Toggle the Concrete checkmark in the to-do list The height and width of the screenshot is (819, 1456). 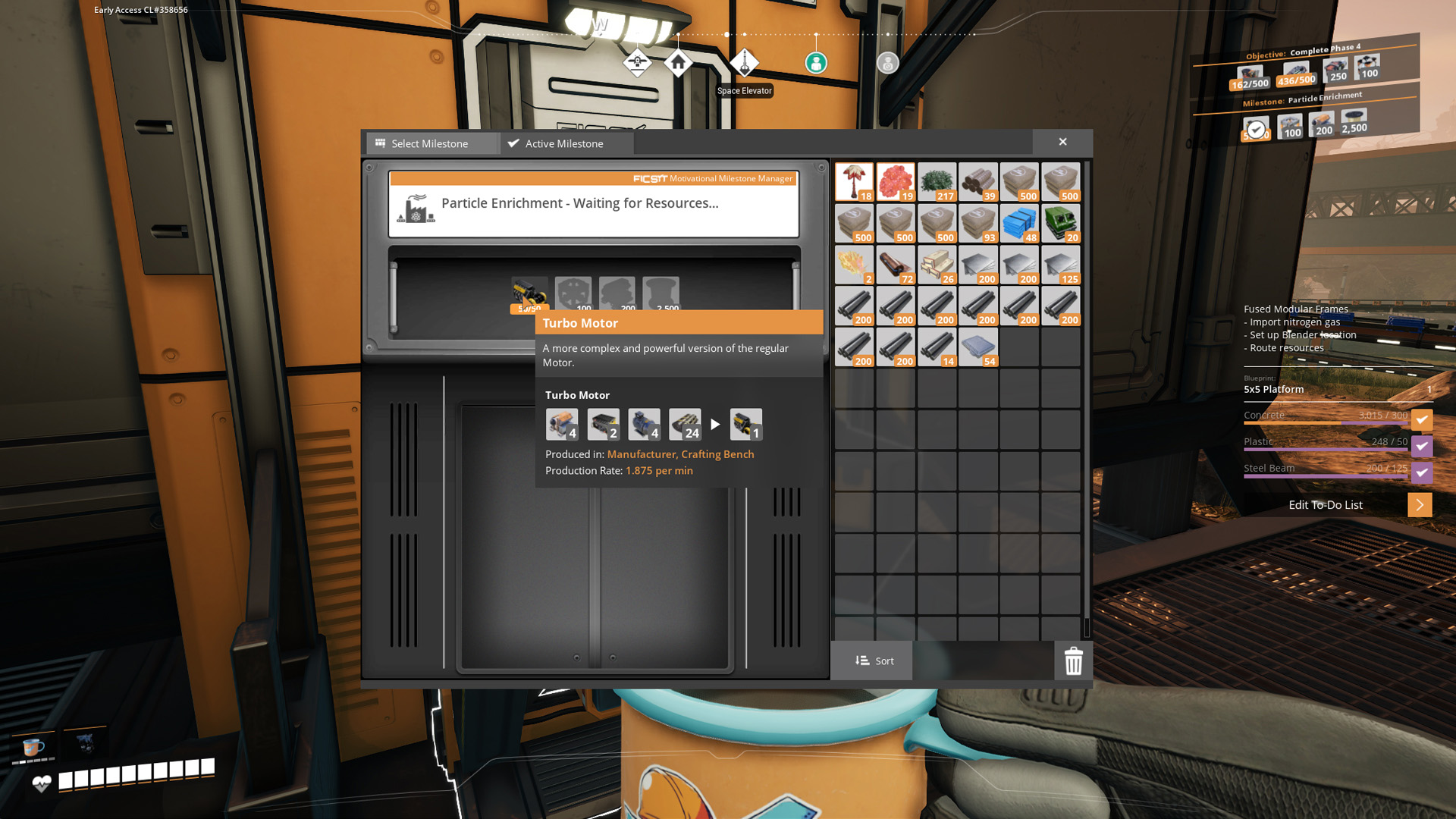[x=1422, y=419]
